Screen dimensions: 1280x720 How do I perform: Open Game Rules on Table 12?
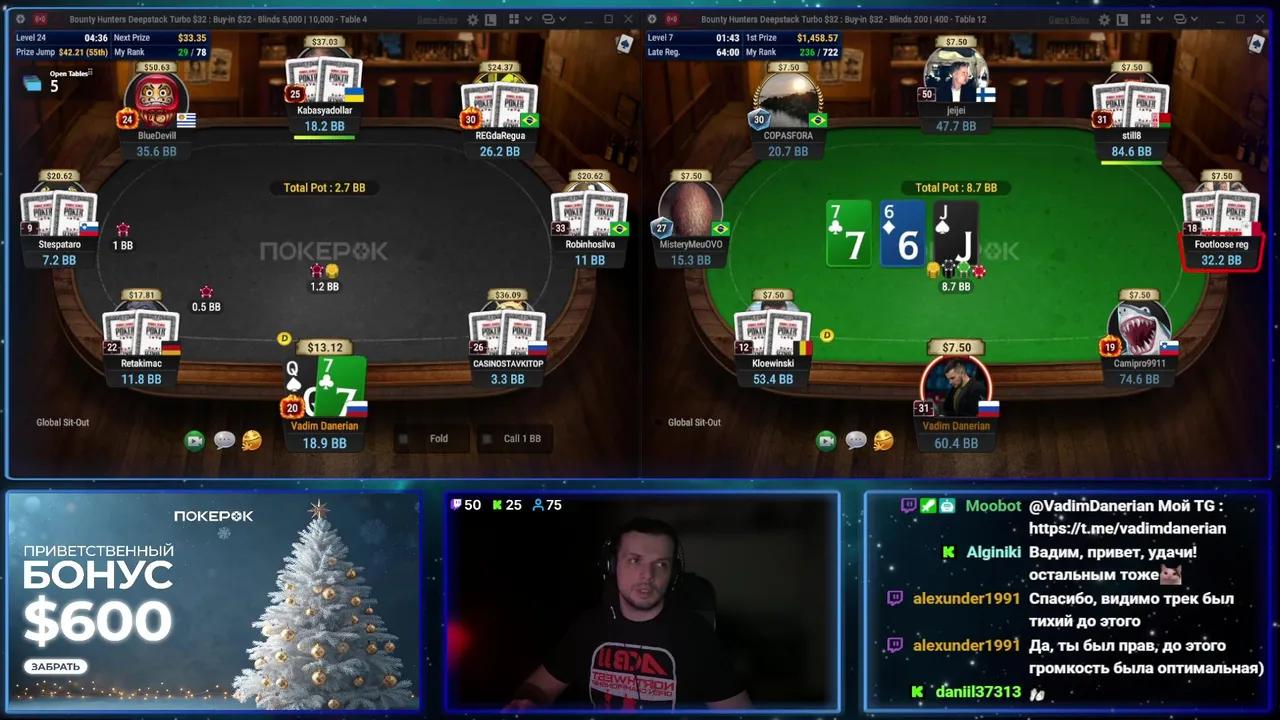click(1068, 19)
